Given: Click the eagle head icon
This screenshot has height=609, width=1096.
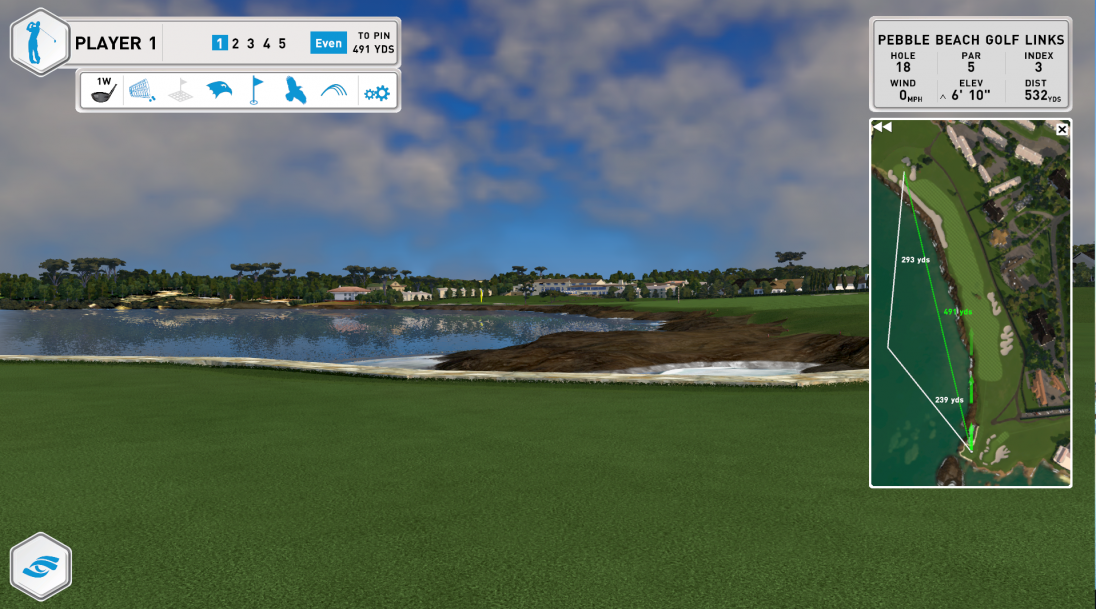Looking at the screenshot, I should pyautogui.click(x=219, y=92).
